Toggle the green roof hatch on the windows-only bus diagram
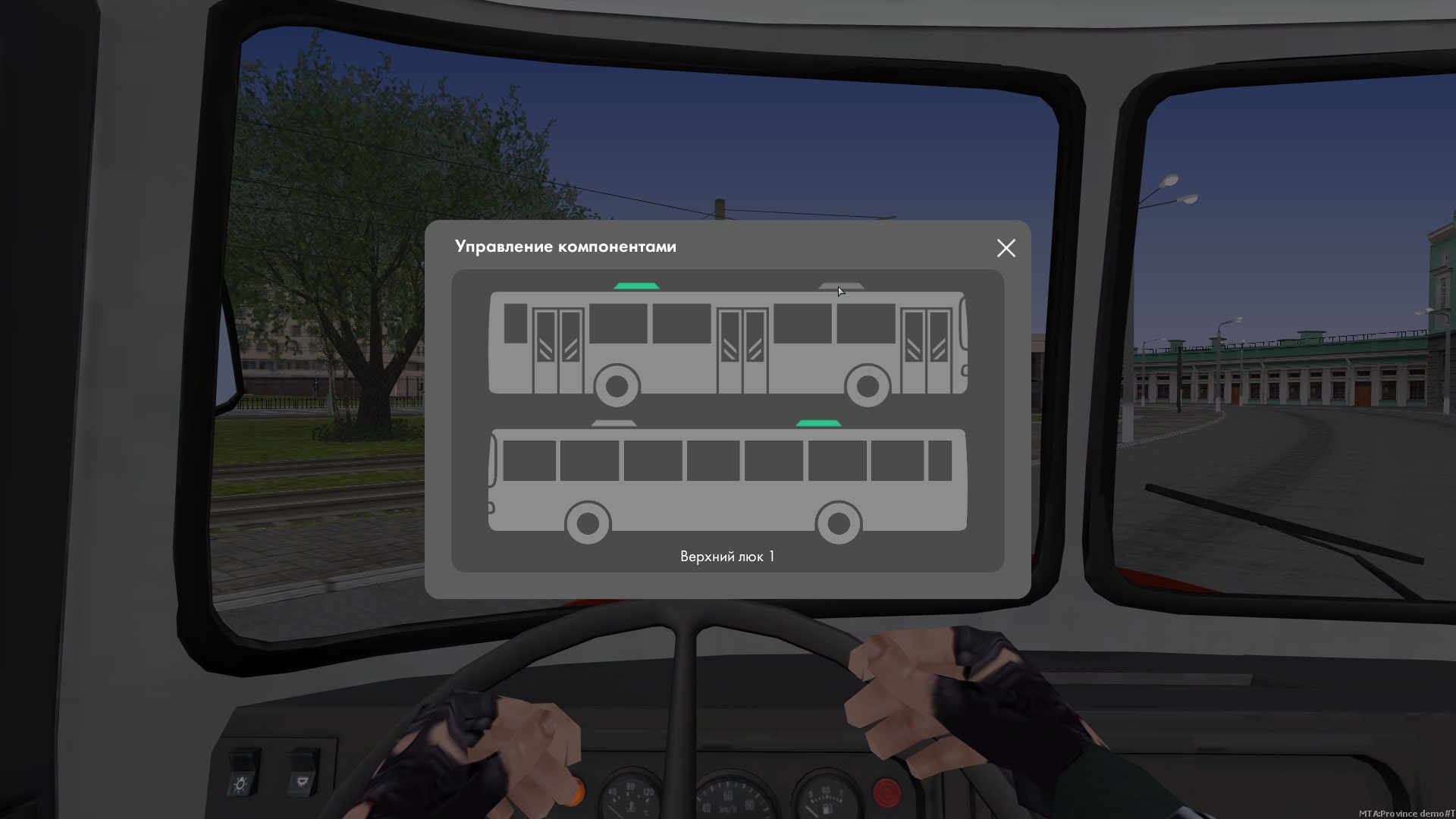This screenshot has width=1456, height=819. tap(818, 423)
